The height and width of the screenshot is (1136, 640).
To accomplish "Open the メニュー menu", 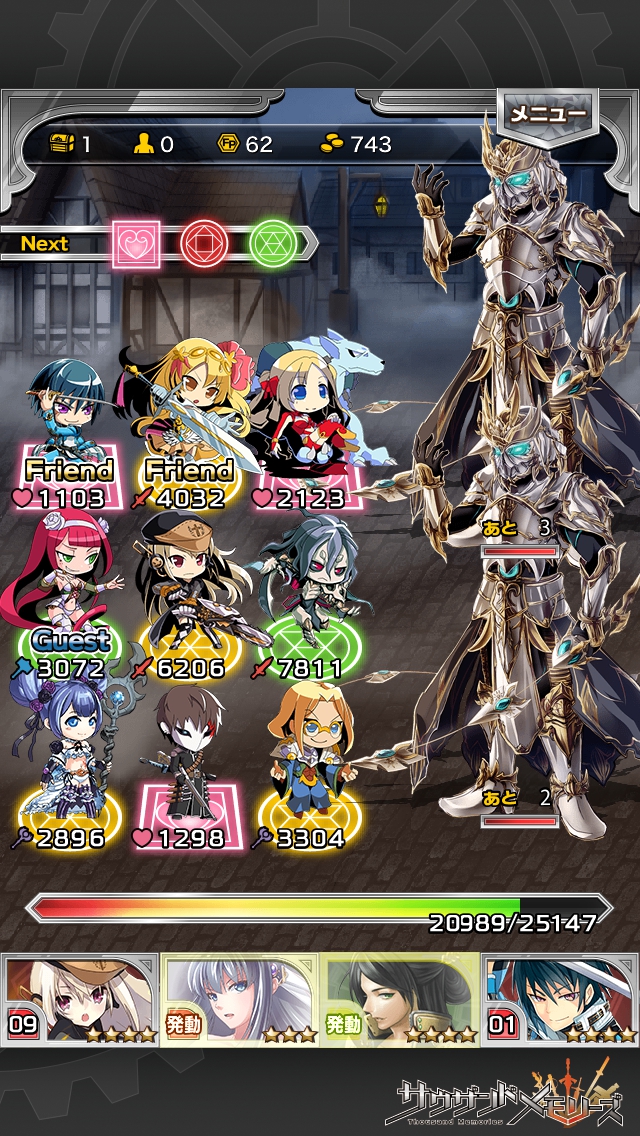I will pyautogui.click(x=547, y=113).
